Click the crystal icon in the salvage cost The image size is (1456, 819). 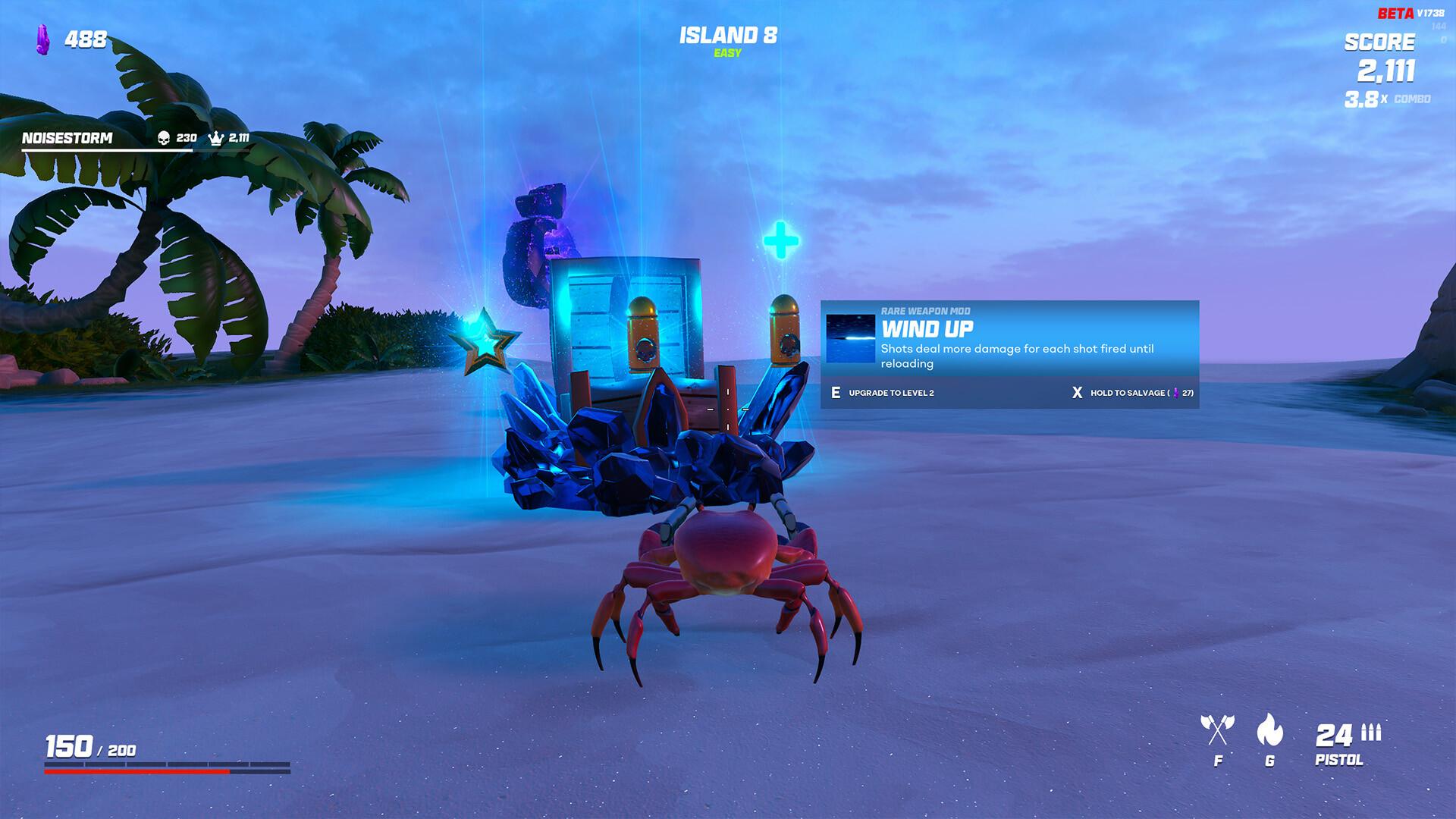(x=1176, y=393)
